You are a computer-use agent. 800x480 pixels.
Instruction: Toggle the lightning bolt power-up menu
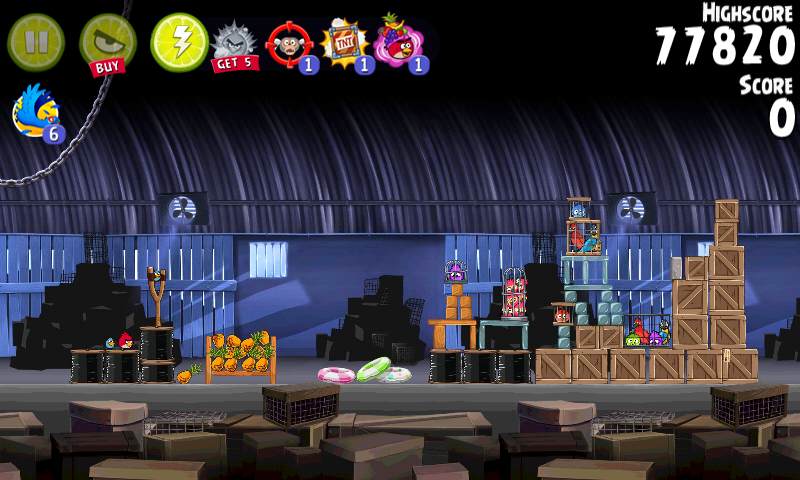point(179,42)
